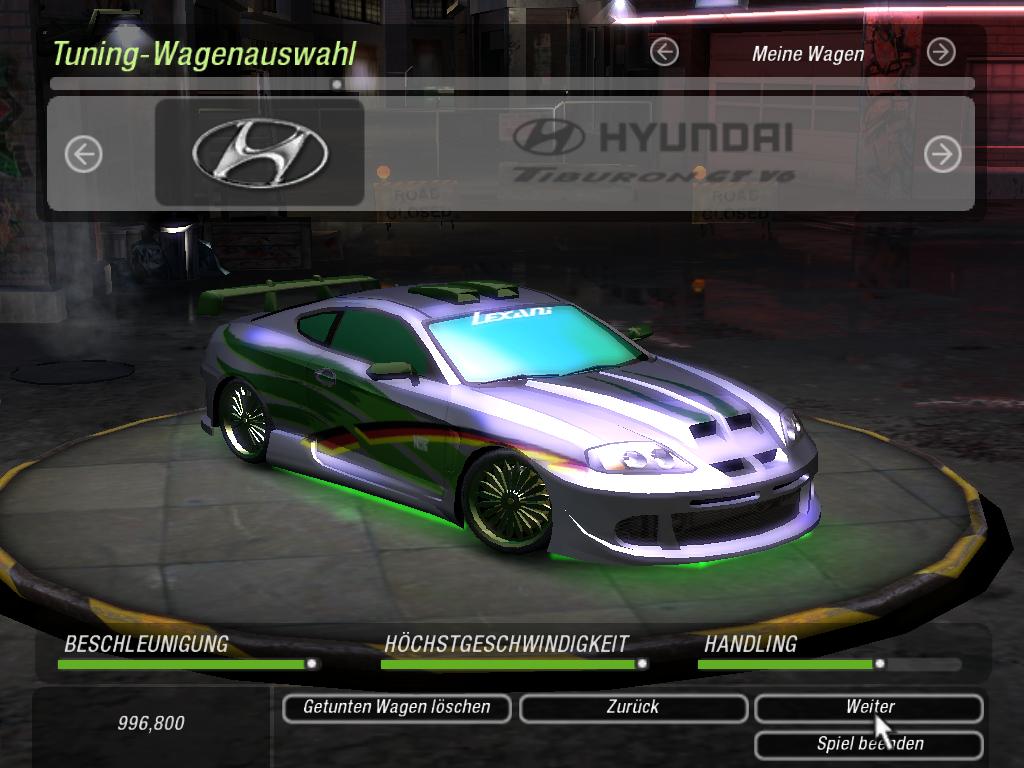Choose Spiel beenden to quit
Image resolution: width=1024 pixels, height=768 pixels.
(868, 744)
